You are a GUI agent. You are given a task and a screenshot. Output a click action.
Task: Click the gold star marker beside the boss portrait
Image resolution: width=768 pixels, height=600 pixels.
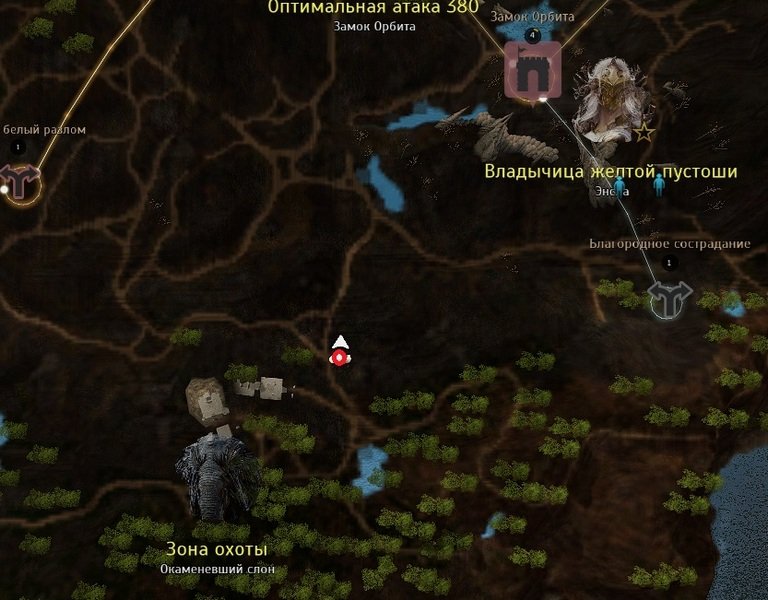point(644,132)
